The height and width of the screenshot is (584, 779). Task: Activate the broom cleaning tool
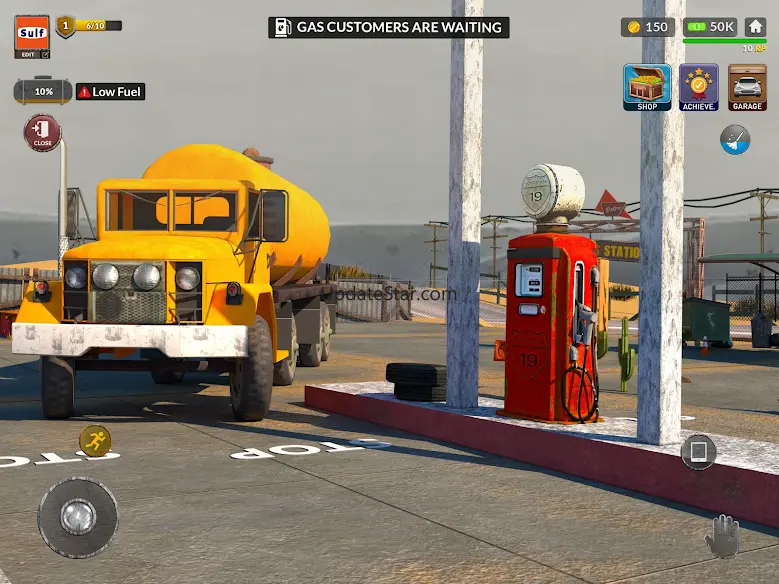click(735, 140)
